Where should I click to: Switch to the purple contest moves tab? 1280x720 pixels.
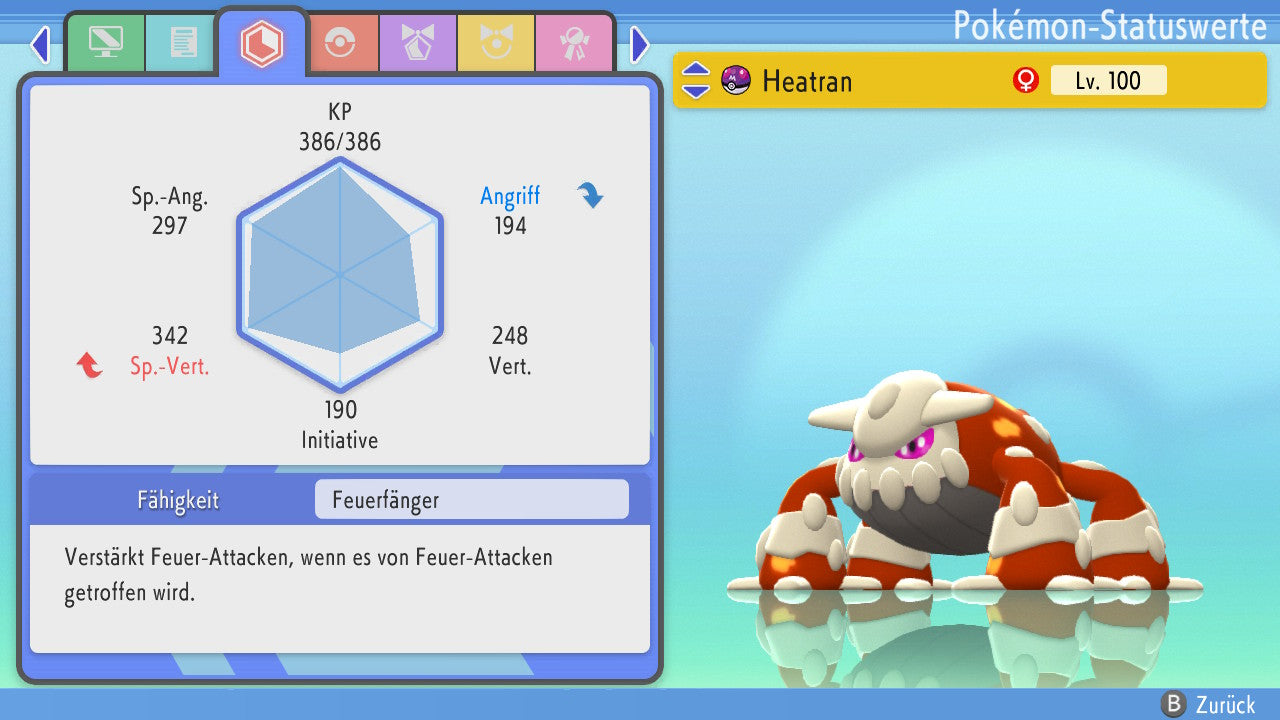pyautogui.click(x=418, y=43)
